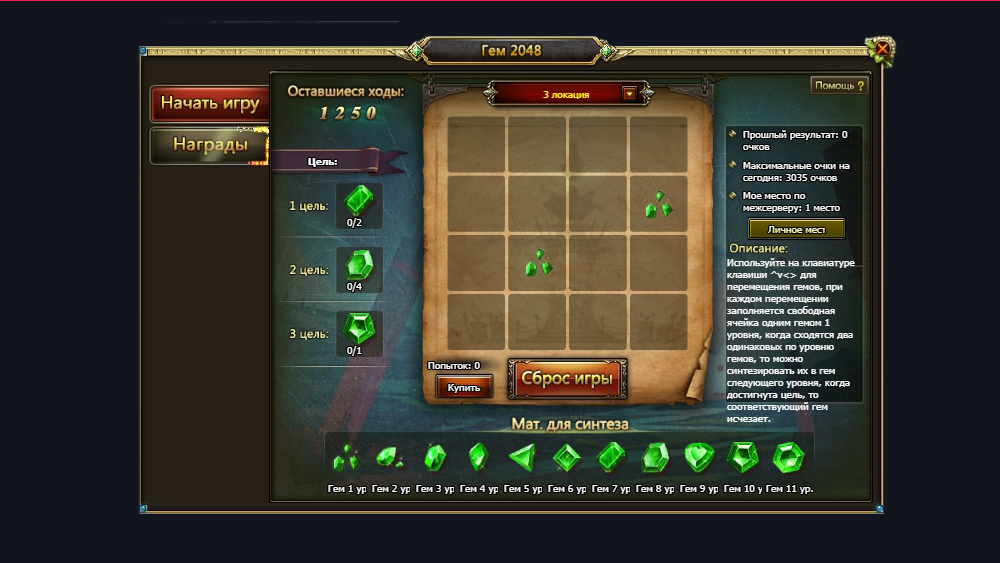Choose the Гем 1 ур synthesis material

click(346, 458)
